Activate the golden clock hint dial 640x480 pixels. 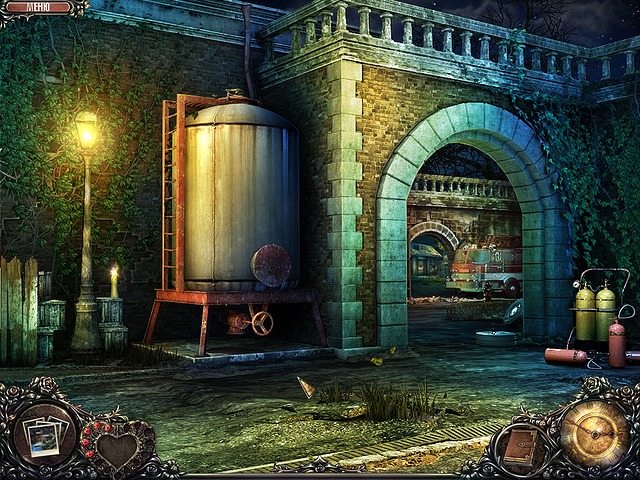(593, 432)
